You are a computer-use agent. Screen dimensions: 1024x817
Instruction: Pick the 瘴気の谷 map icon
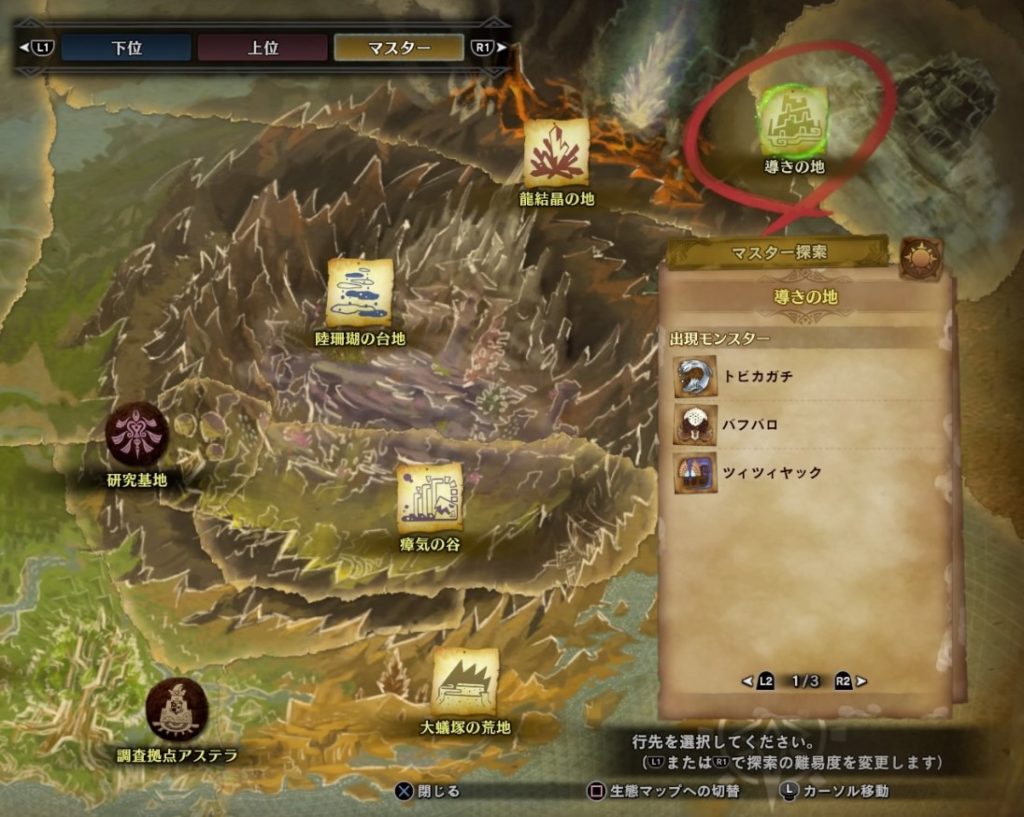point(429,498)
